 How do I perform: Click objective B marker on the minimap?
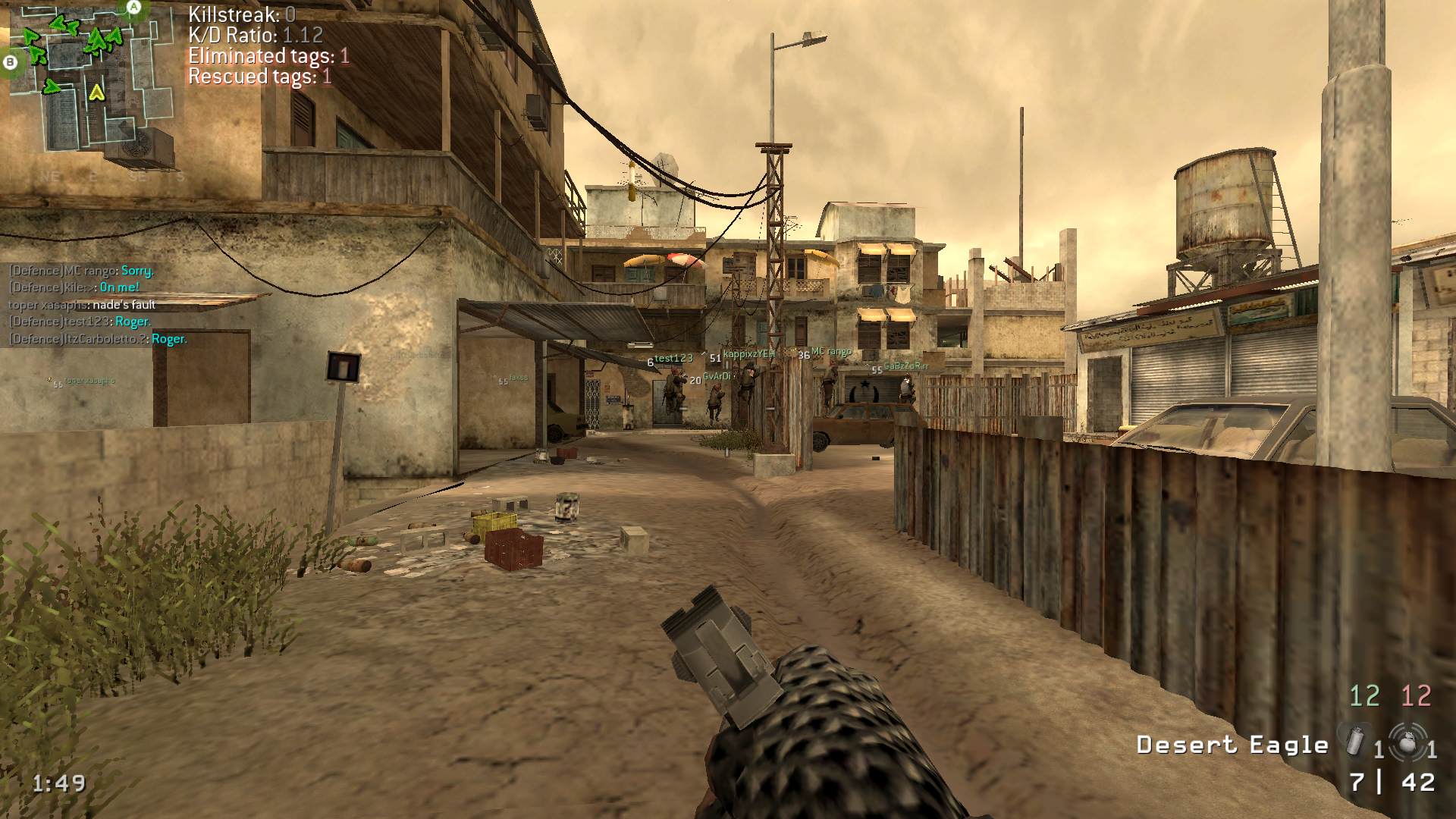[11, 62]
